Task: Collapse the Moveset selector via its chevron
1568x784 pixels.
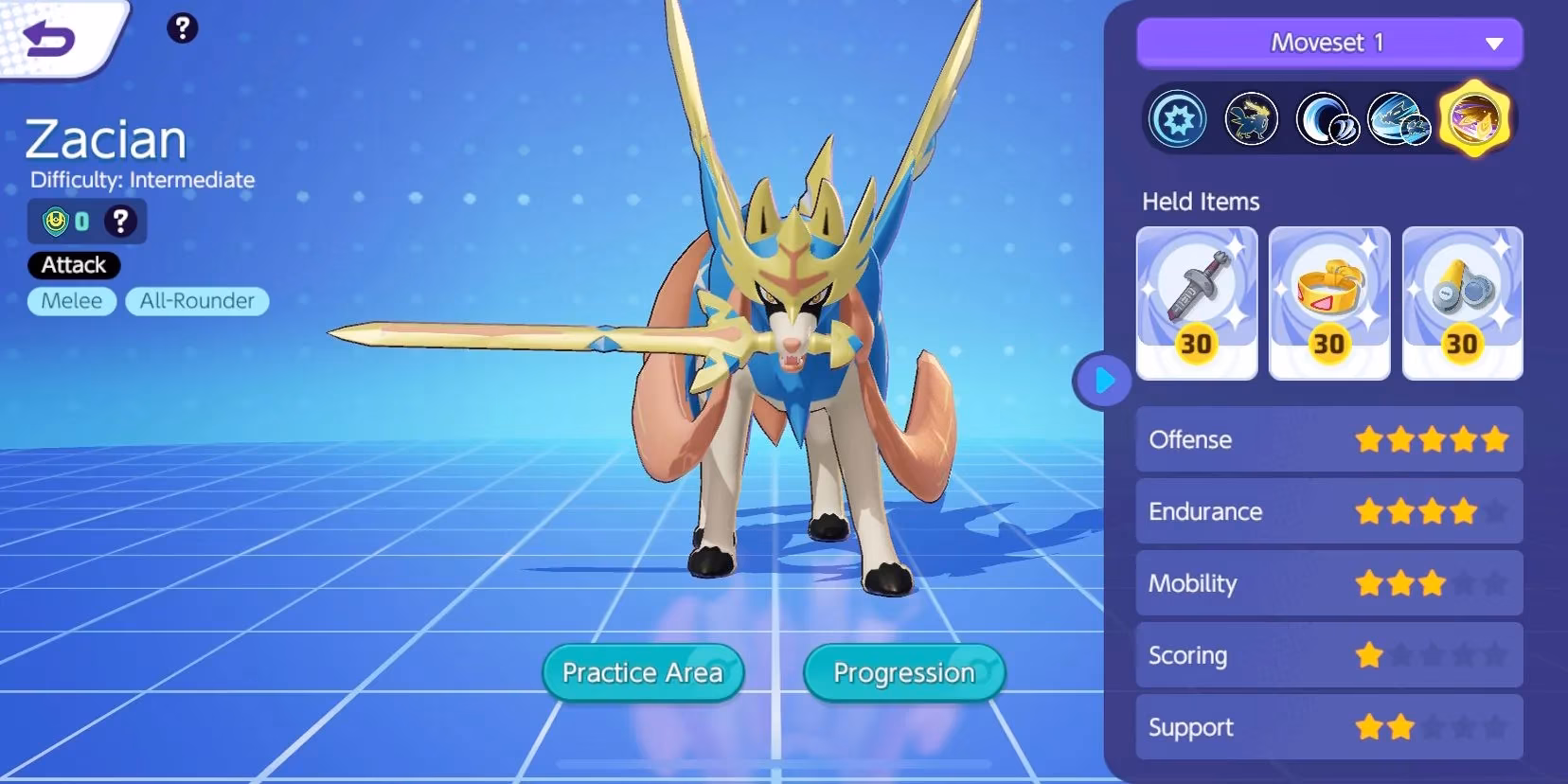Action: click(1494, 42)
